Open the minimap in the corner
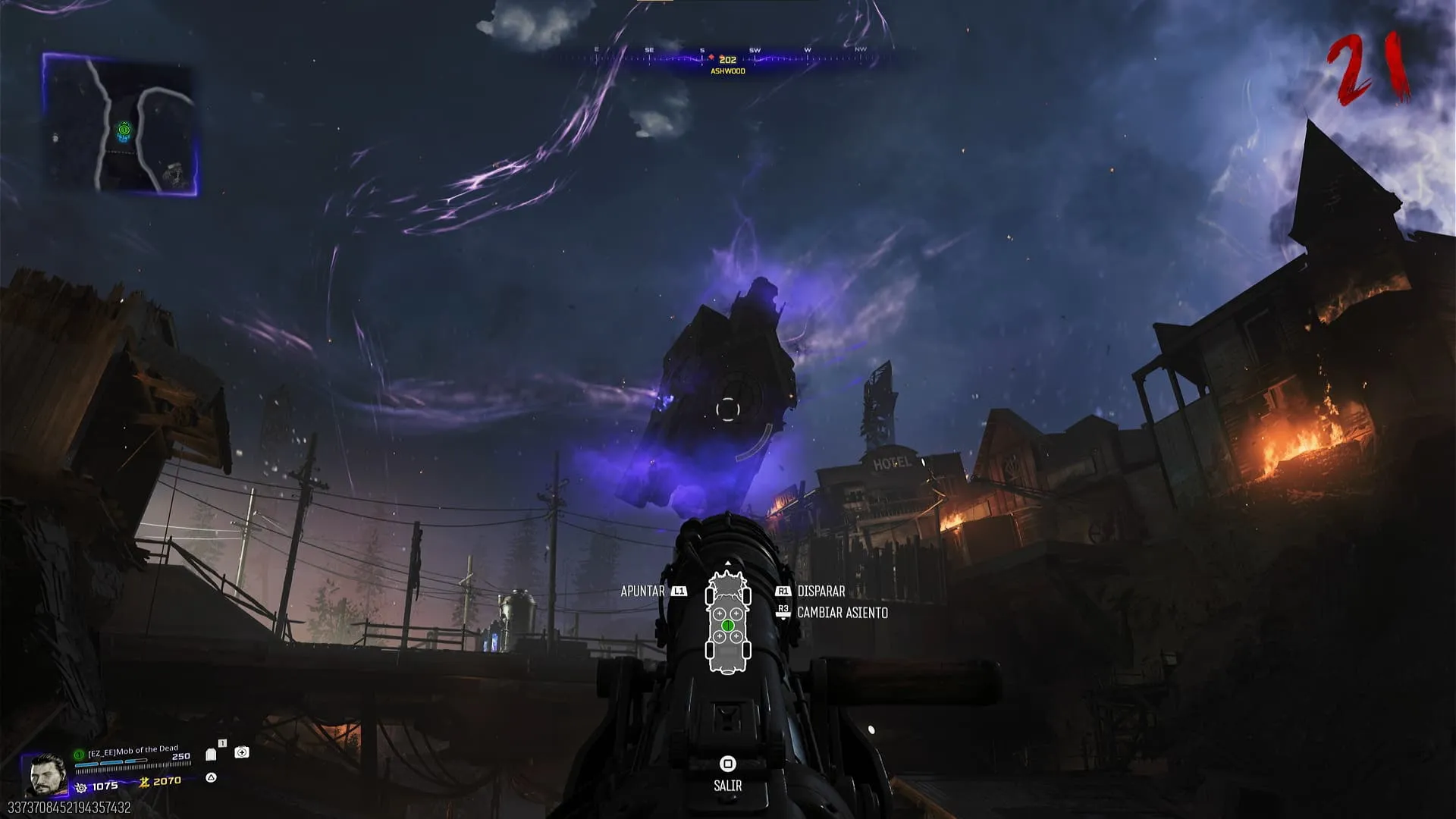 point(120,124)
